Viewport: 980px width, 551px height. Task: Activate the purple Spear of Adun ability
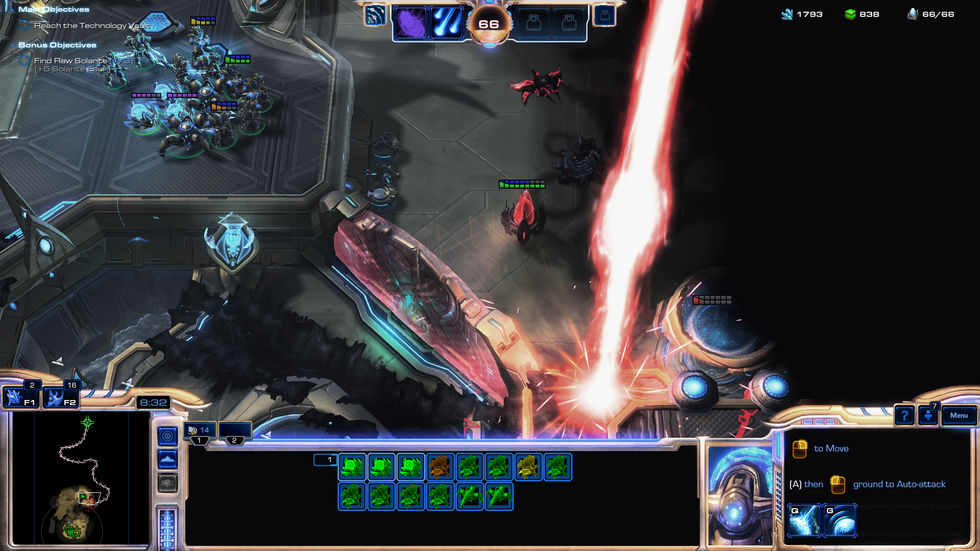point(412,23)
